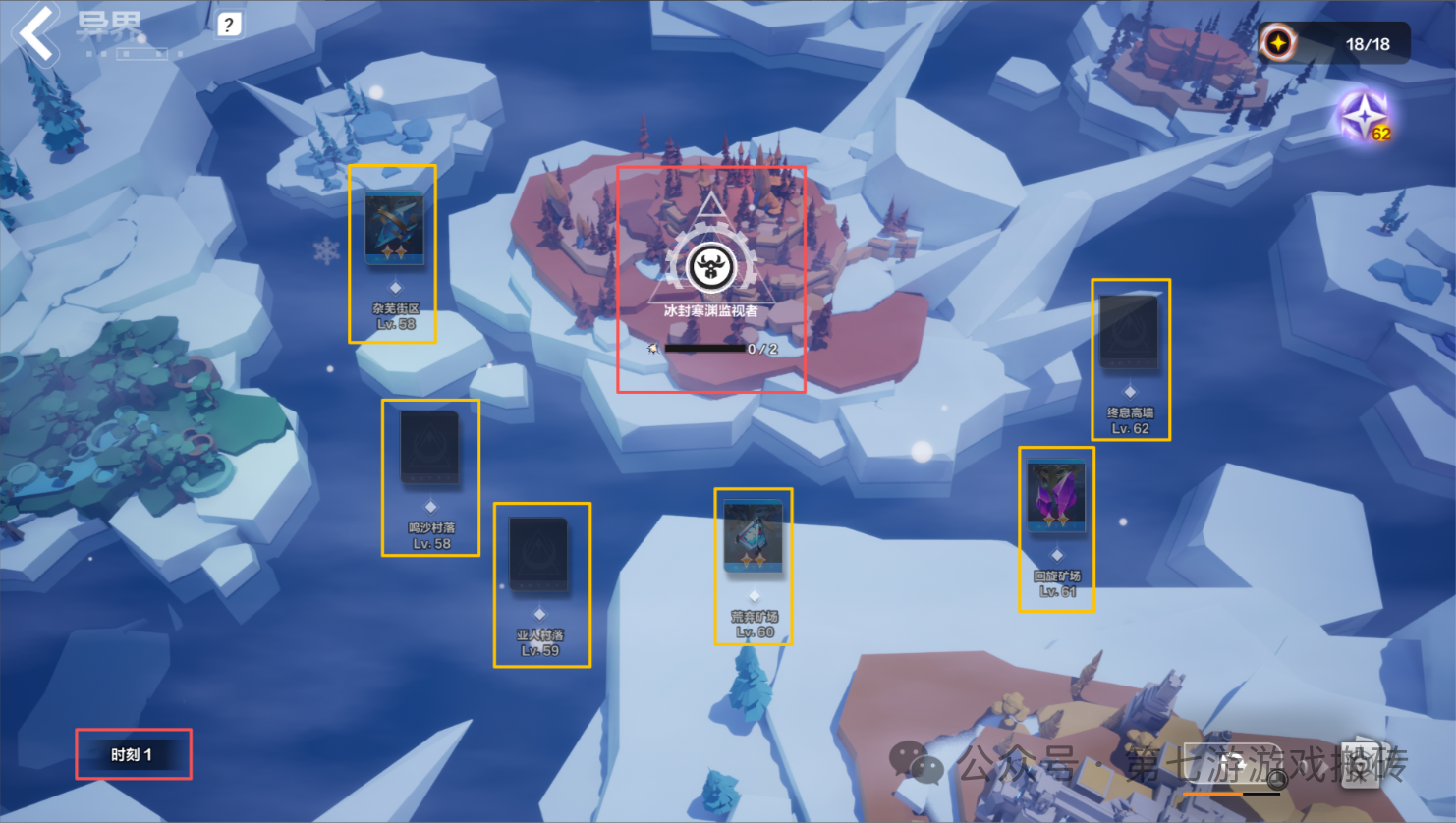This screenshot has width=1456, height=823.
Task: Select the 回旋矿场 Lv.61 stage
Action: 1056,497
